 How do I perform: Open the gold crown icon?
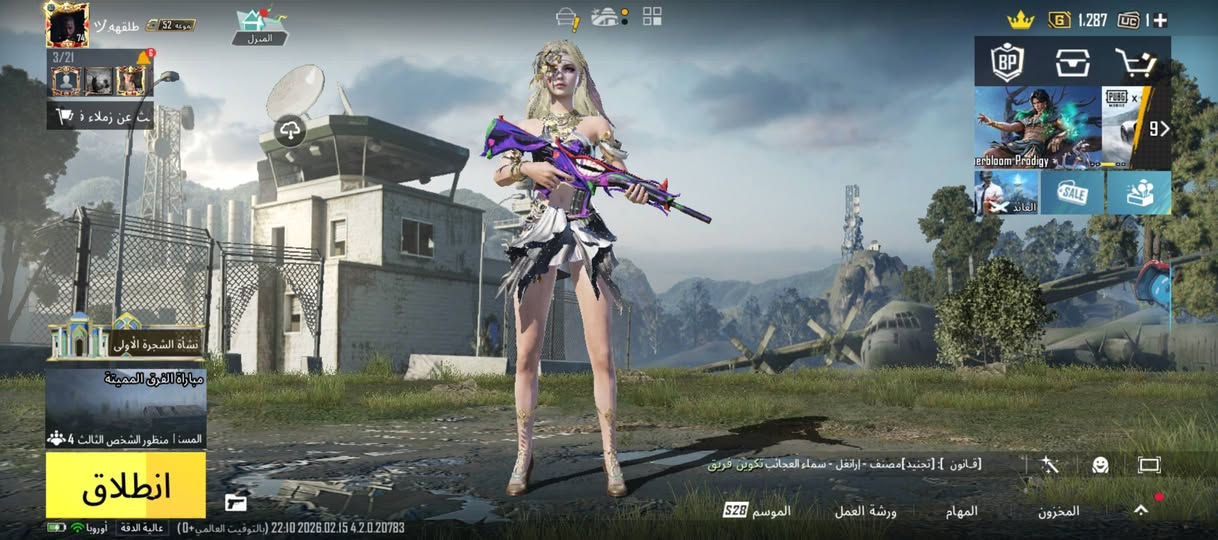pyautogui.click(x=1019, y=19)
